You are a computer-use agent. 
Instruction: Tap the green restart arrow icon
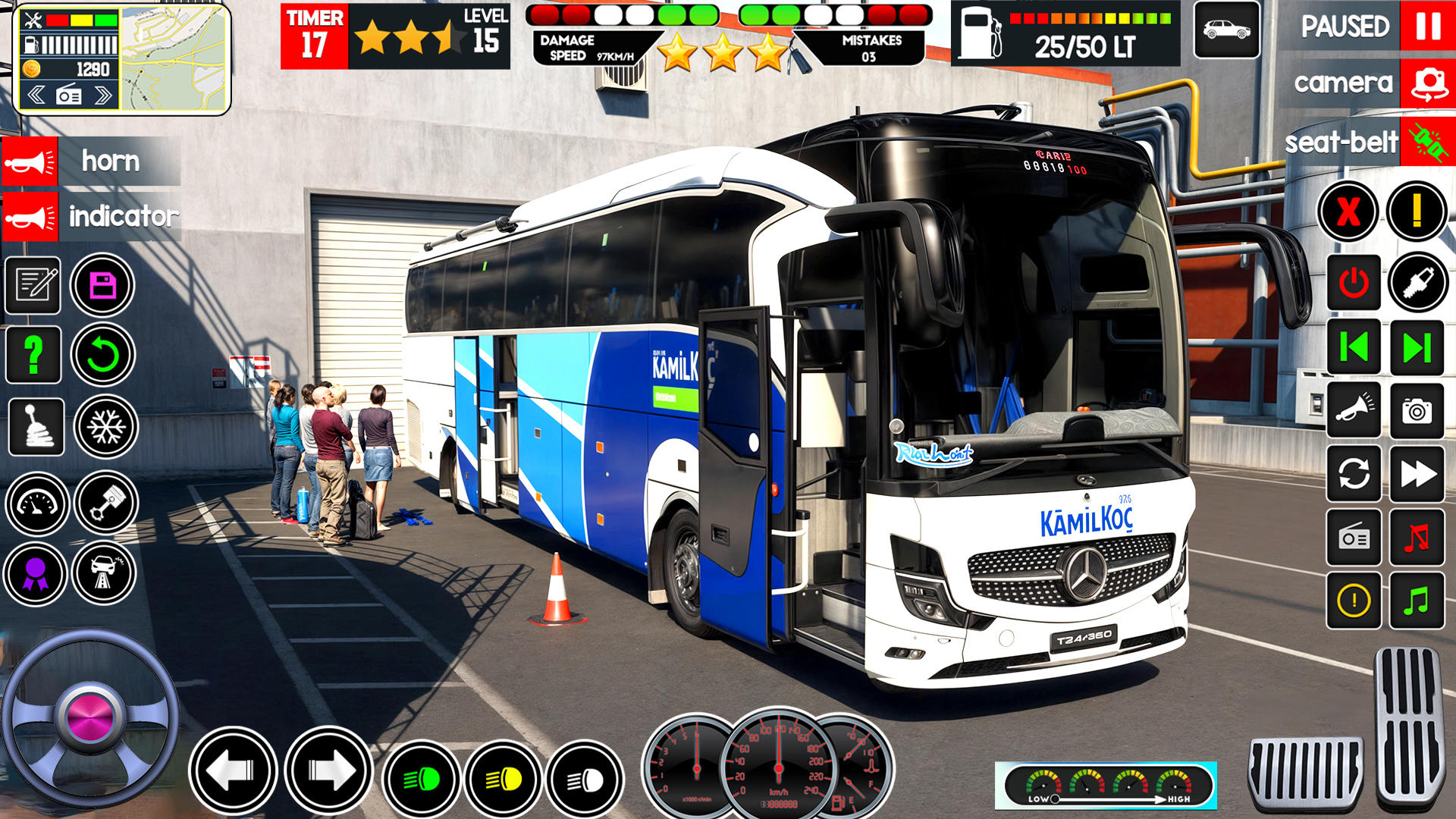pyautogui.click(x=103, y=355)
